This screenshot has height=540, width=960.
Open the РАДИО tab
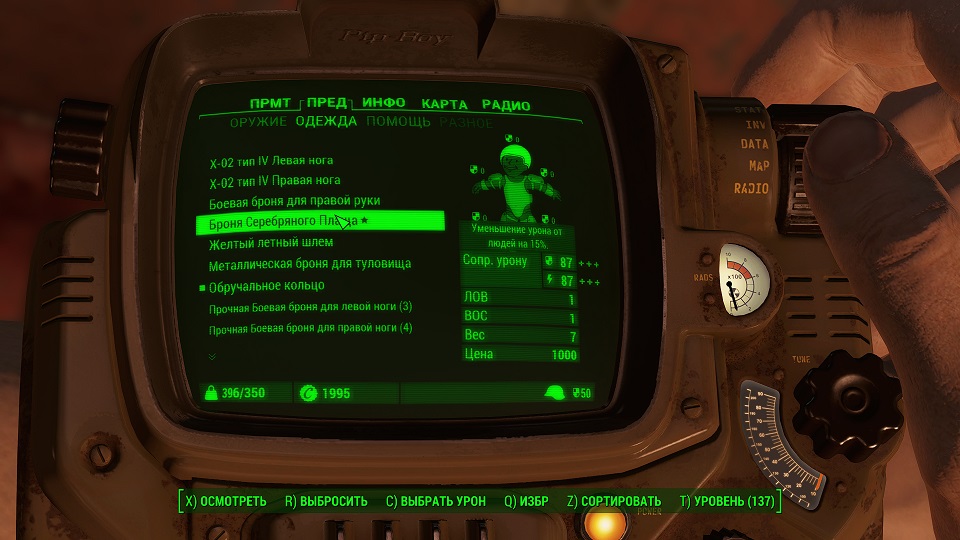(505, 104)
